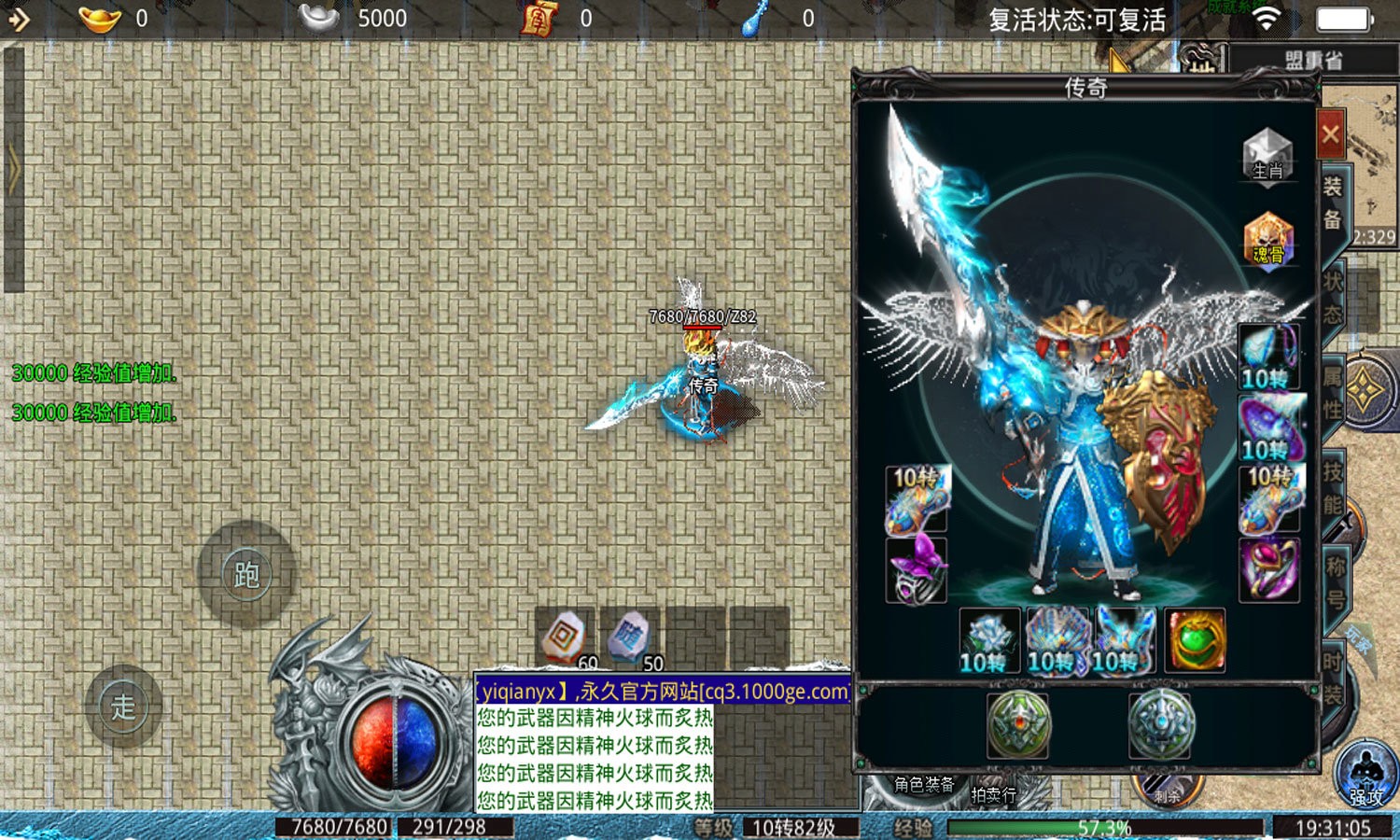Tap the 走 walk button
This screenshot has width=1400, height=840.
[123, 707]
